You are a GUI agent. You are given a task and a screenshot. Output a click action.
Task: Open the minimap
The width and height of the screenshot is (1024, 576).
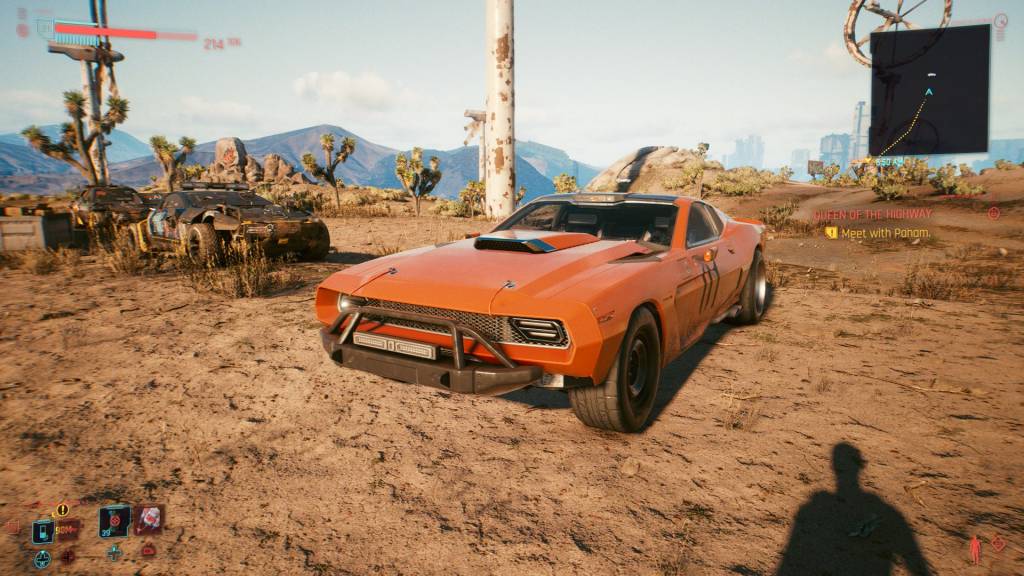pyautogui.click(x=929, y=90)
